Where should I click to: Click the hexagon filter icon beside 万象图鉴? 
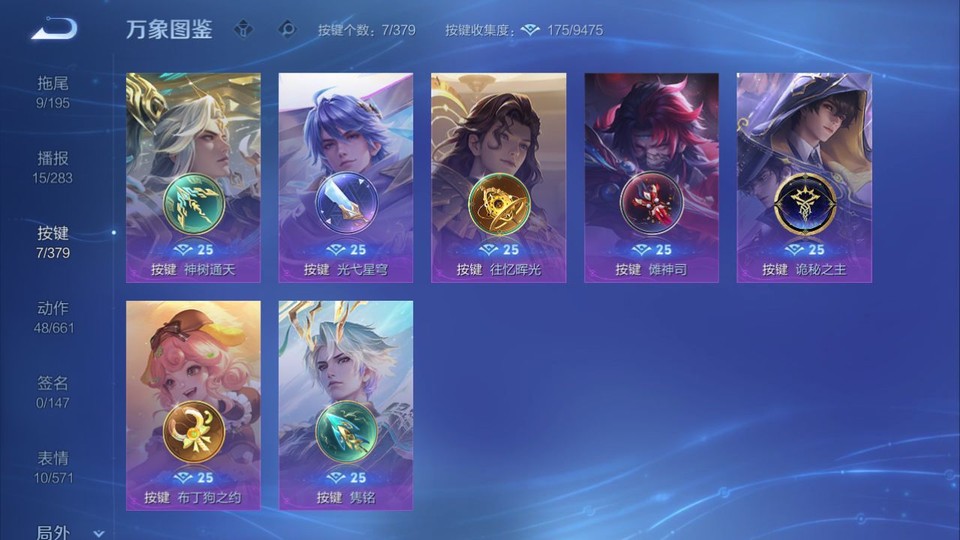243,29
